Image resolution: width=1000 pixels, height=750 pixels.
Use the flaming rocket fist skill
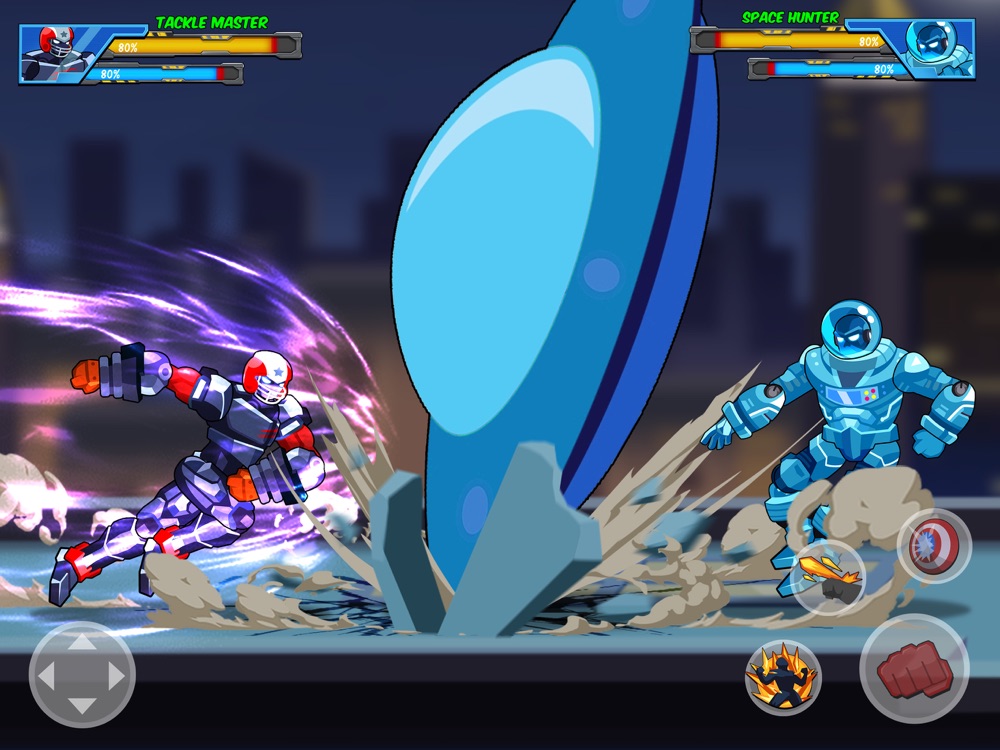[828, 576]
